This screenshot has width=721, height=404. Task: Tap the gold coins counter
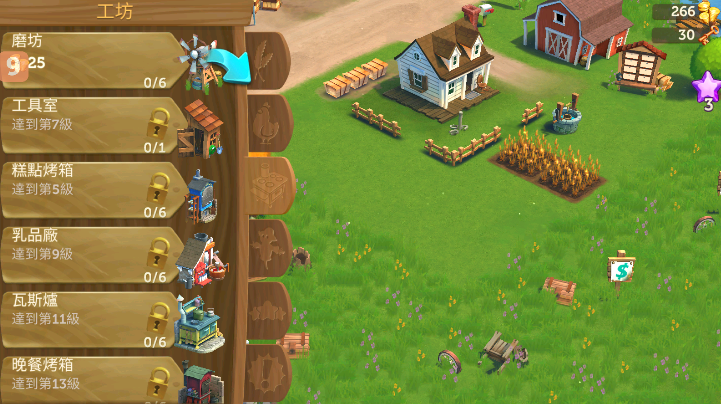[x=684, y=12]
